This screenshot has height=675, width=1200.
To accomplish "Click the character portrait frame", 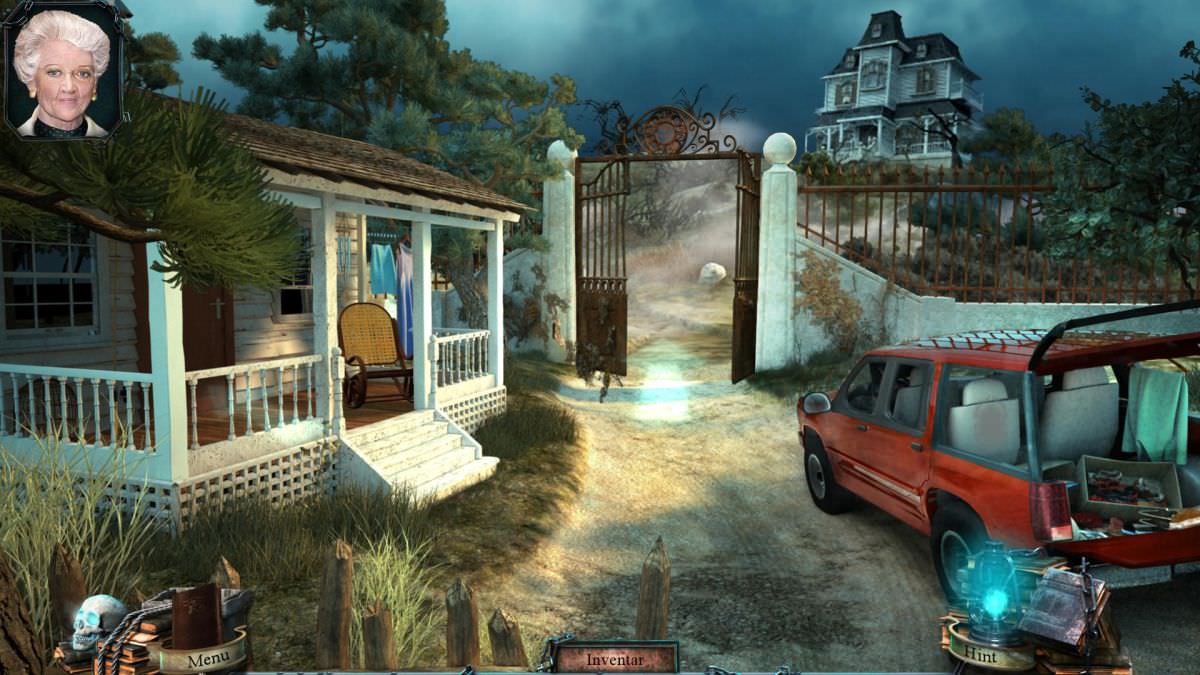I will (x=63, y=72).
